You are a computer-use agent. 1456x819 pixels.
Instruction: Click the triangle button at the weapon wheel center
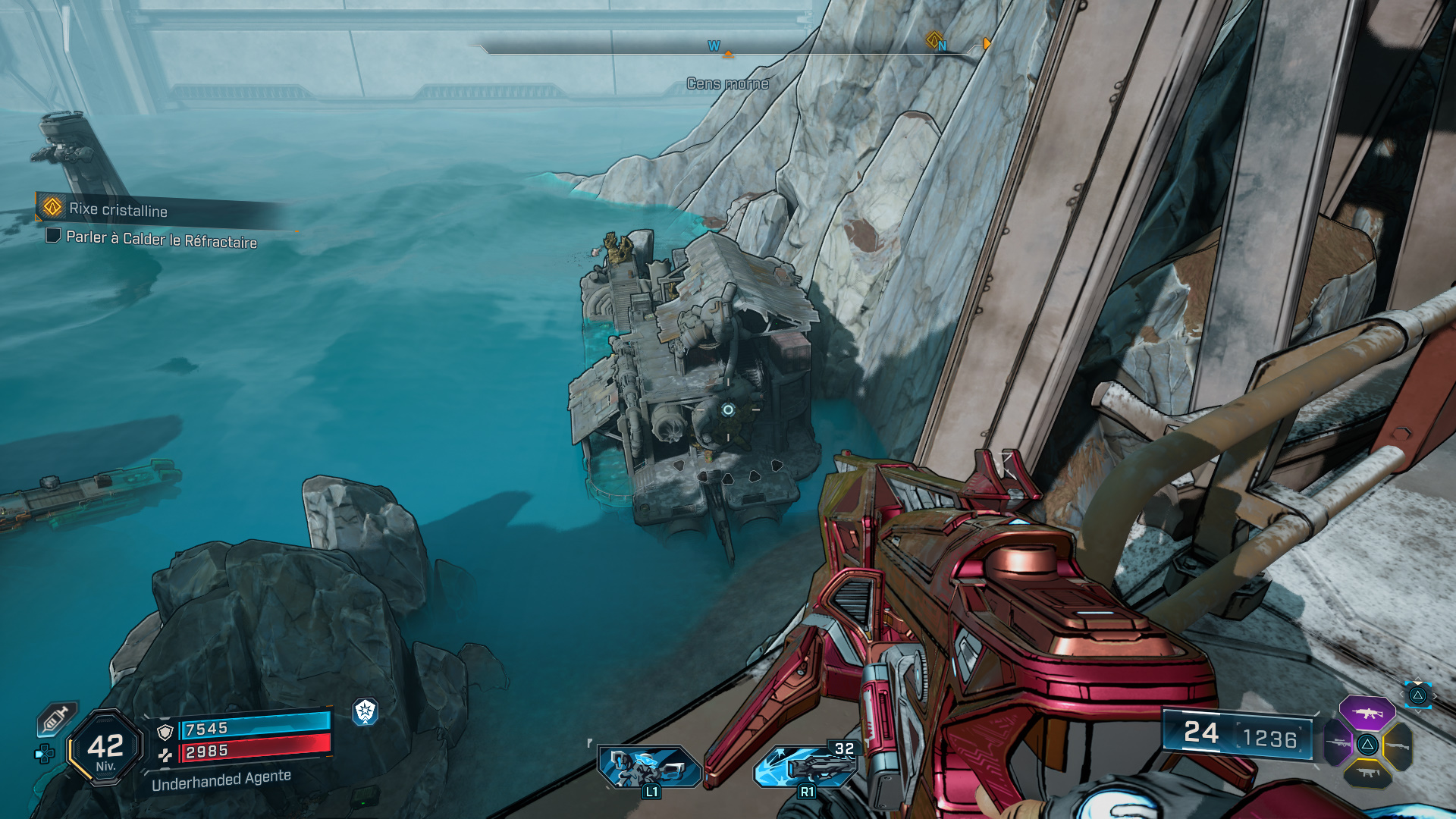click(1367, 745)
